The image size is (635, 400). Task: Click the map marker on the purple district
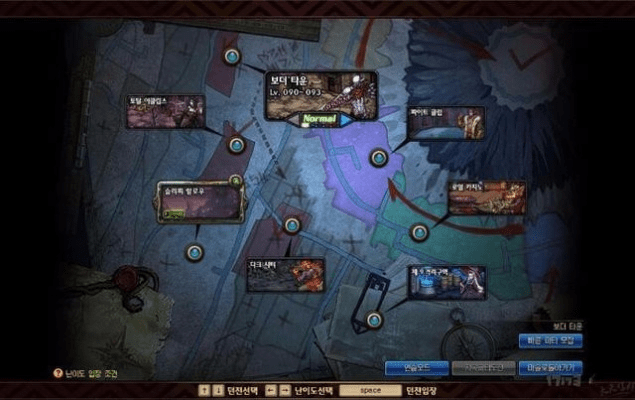(378, 157)
